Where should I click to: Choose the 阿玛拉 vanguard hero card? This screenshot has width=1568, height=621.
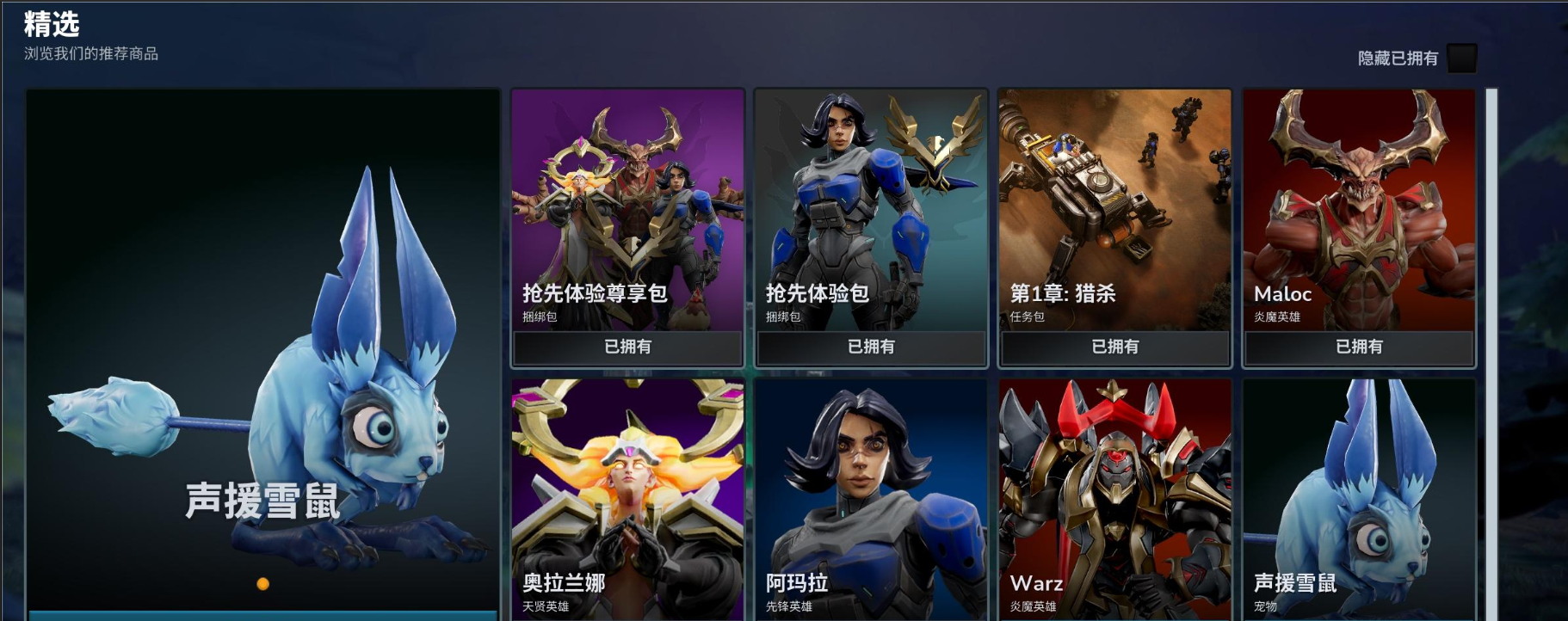click(871, 499)
